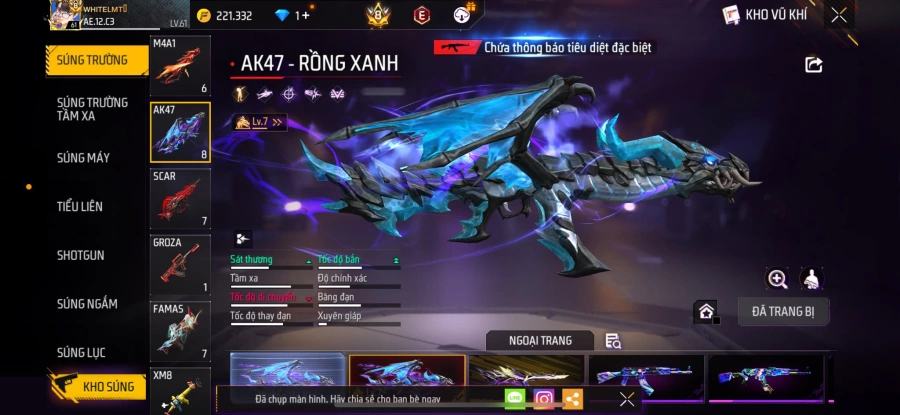Open the Súng Lục category
This screenshot has width=900, height=415.
tap(82, 352)
